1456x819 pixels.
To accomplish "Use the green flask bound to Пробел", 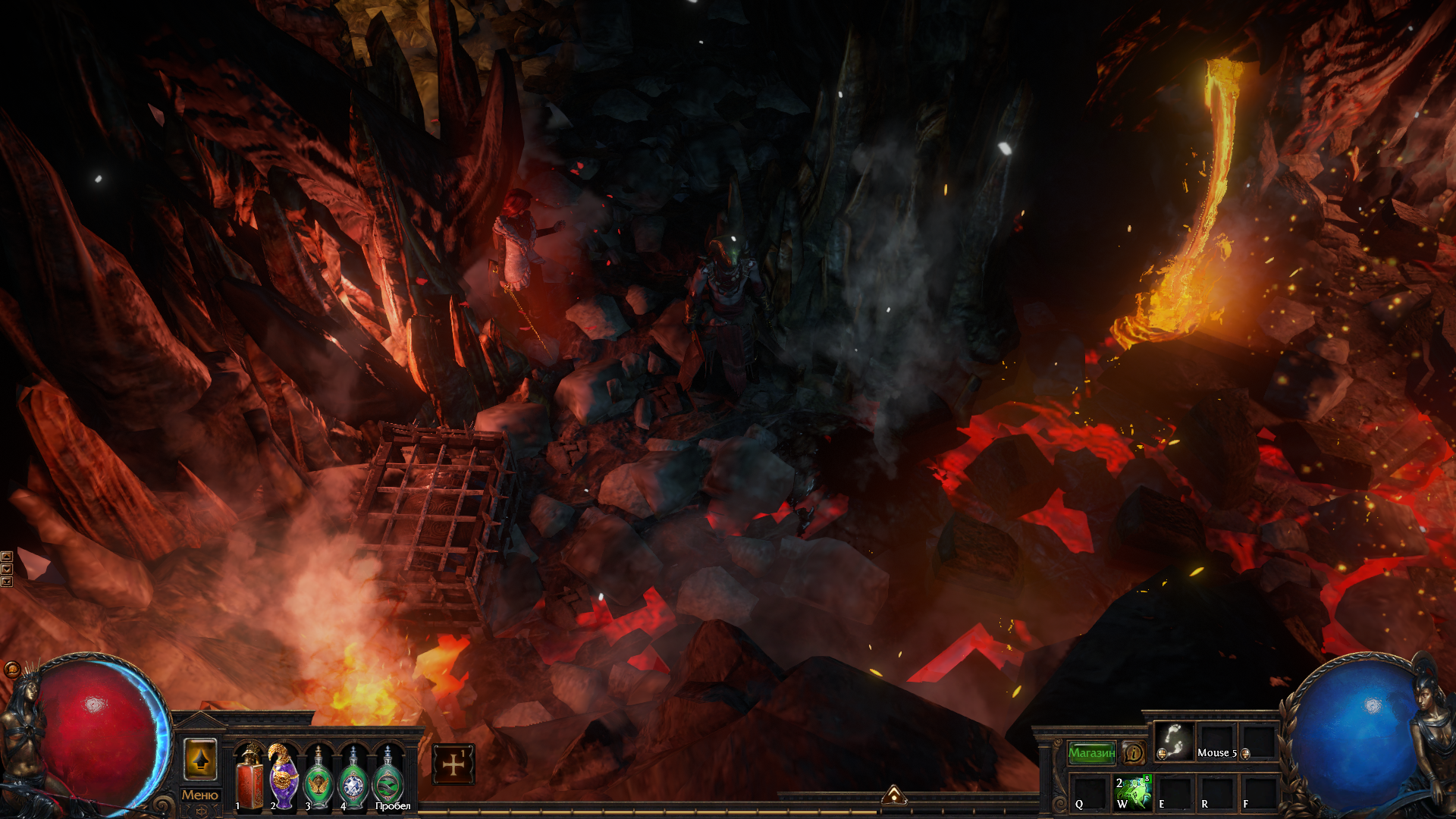I will [x=388, y=779].
